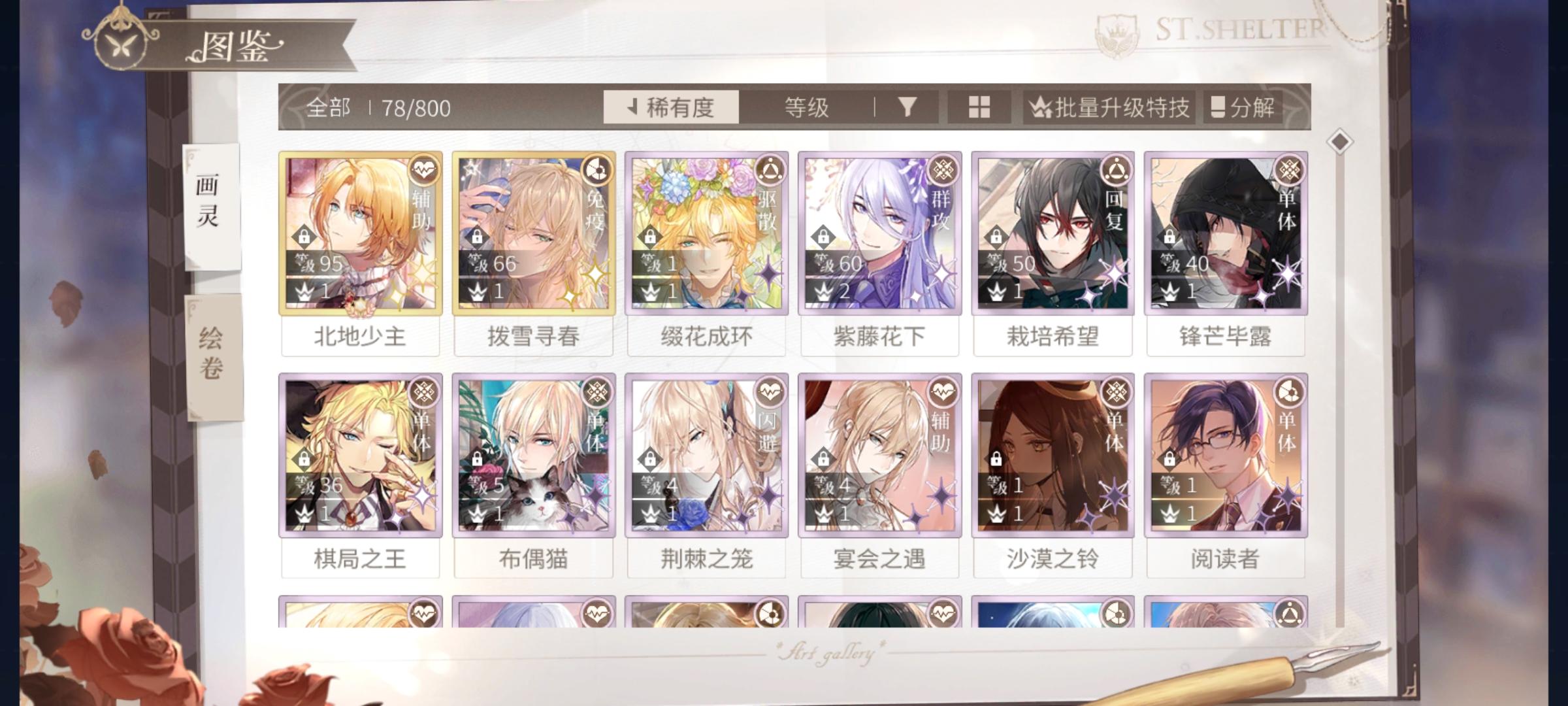Select the 画灵 sidebar tab
Screen dimensions: 1568x706
210,204
